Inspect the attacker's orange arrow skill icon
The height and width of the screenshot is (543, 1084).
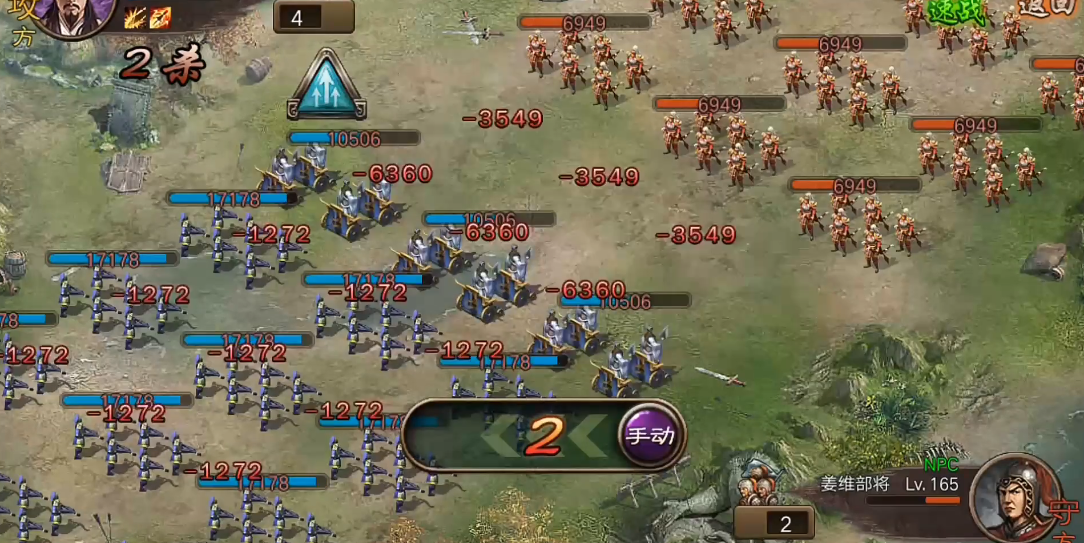tap(160, 17)
